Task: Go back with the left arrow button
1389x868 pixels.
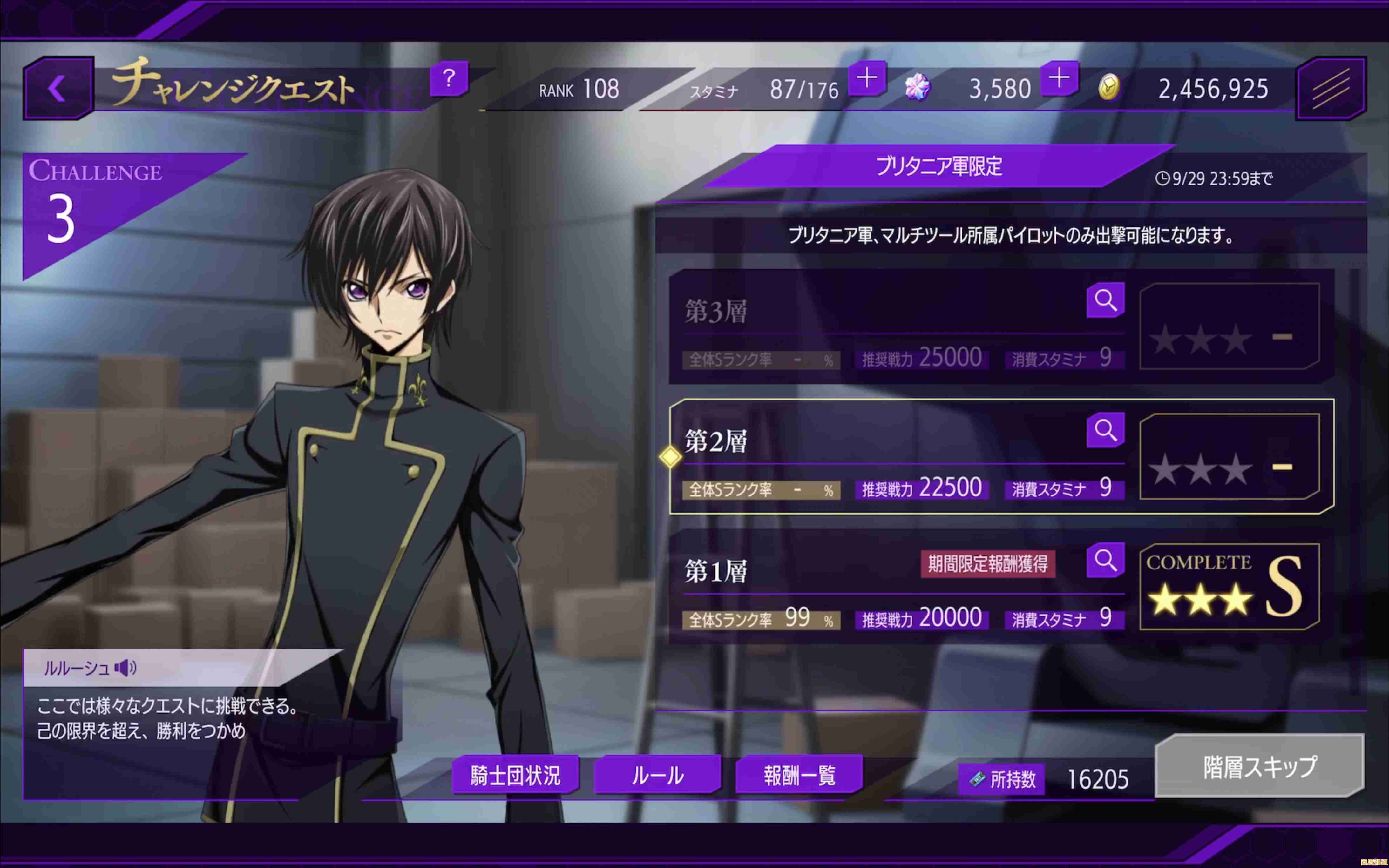Action: tap(58, 88)
